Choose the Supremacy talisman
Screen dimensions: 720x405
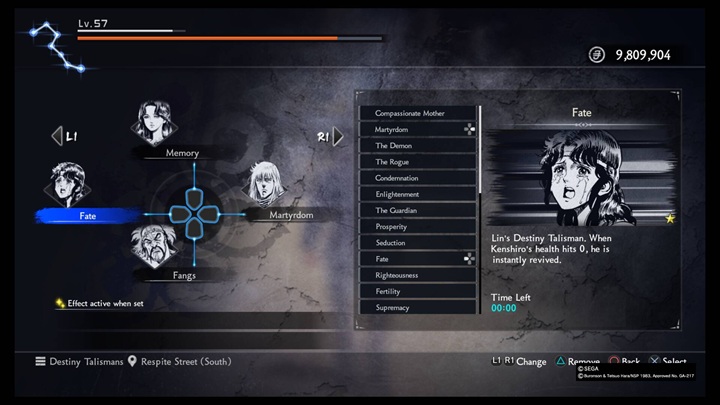tap(418, 308)
